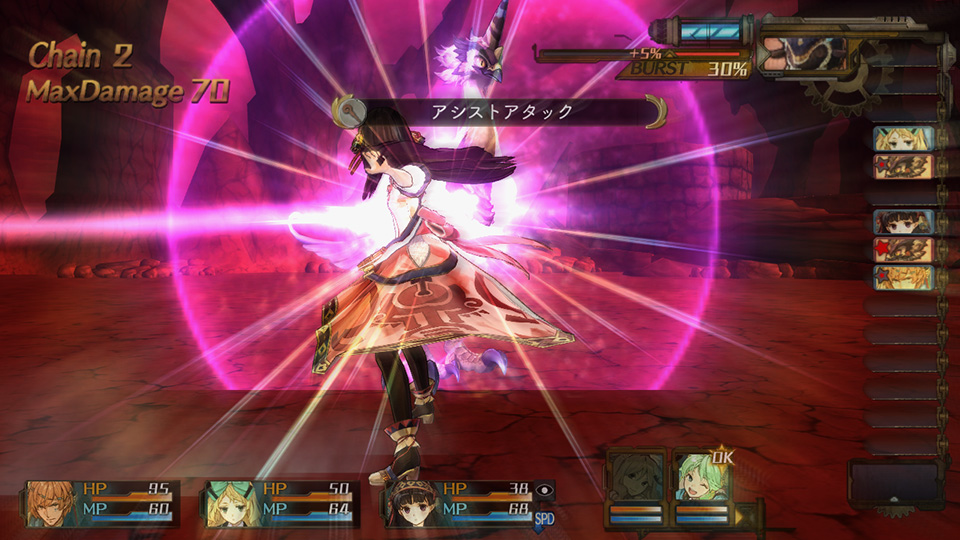Click the eye status icon
This screenshot has width=960, height=540.
click(544, 489)
